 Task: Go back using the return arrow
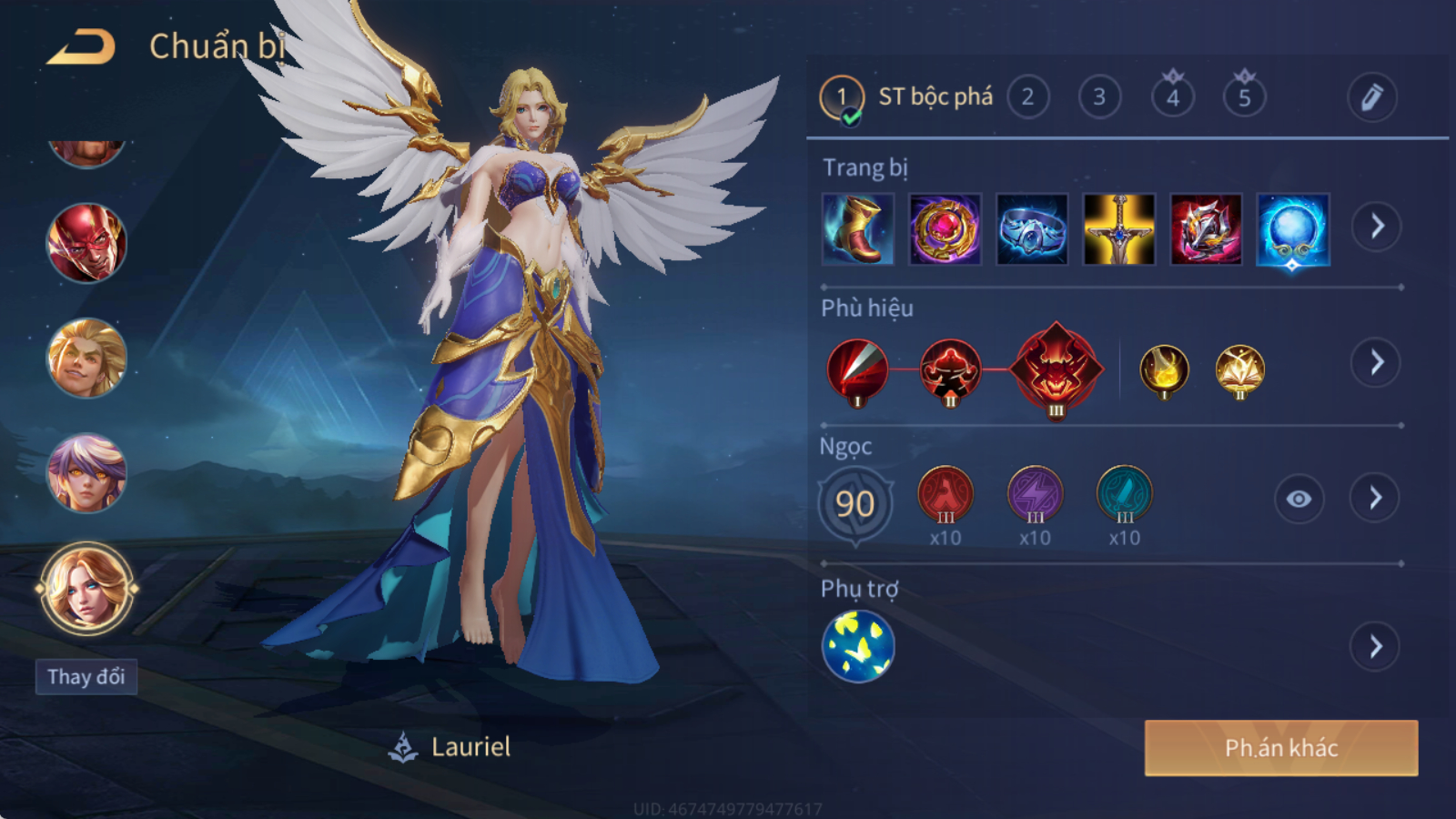[81, 46]
